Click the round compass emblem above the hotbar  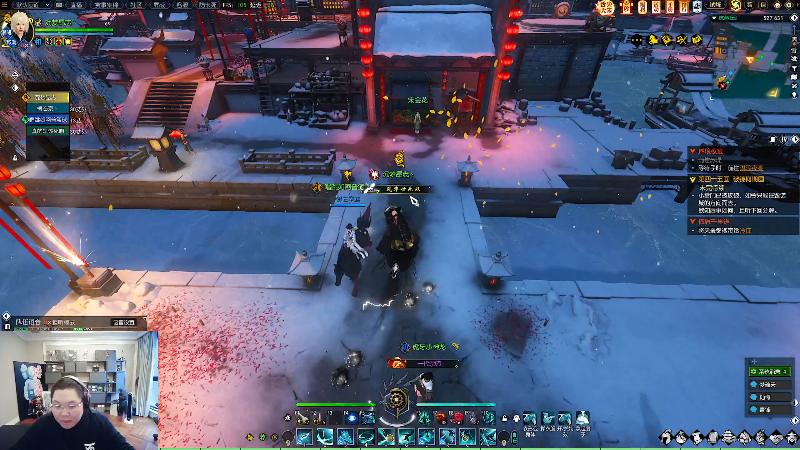point(400,402)
